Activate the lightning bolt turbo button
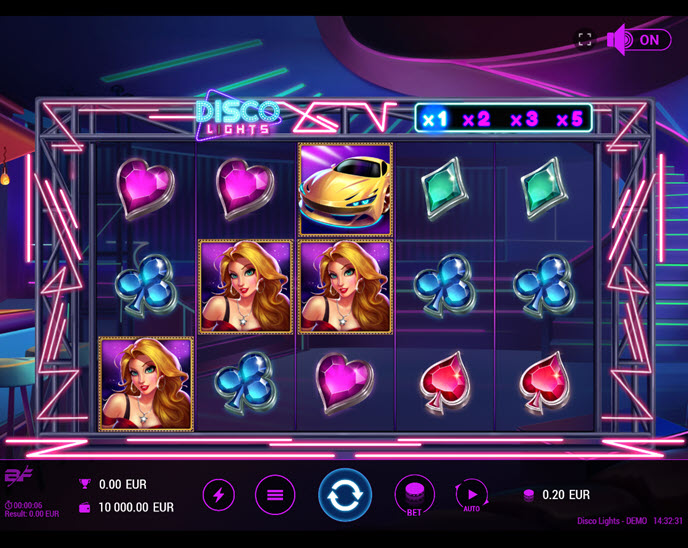 (x=219, y=494)
